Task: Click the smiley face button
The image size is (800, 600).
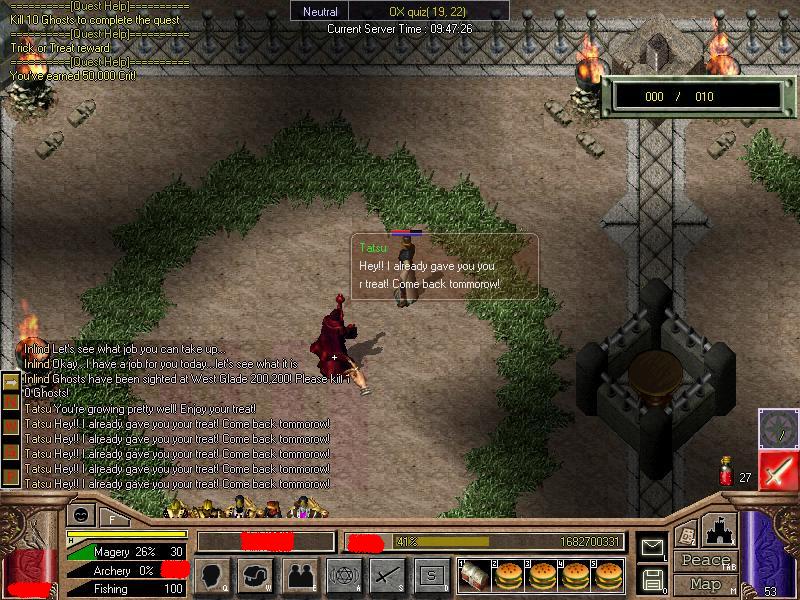Action: (81, 516)
